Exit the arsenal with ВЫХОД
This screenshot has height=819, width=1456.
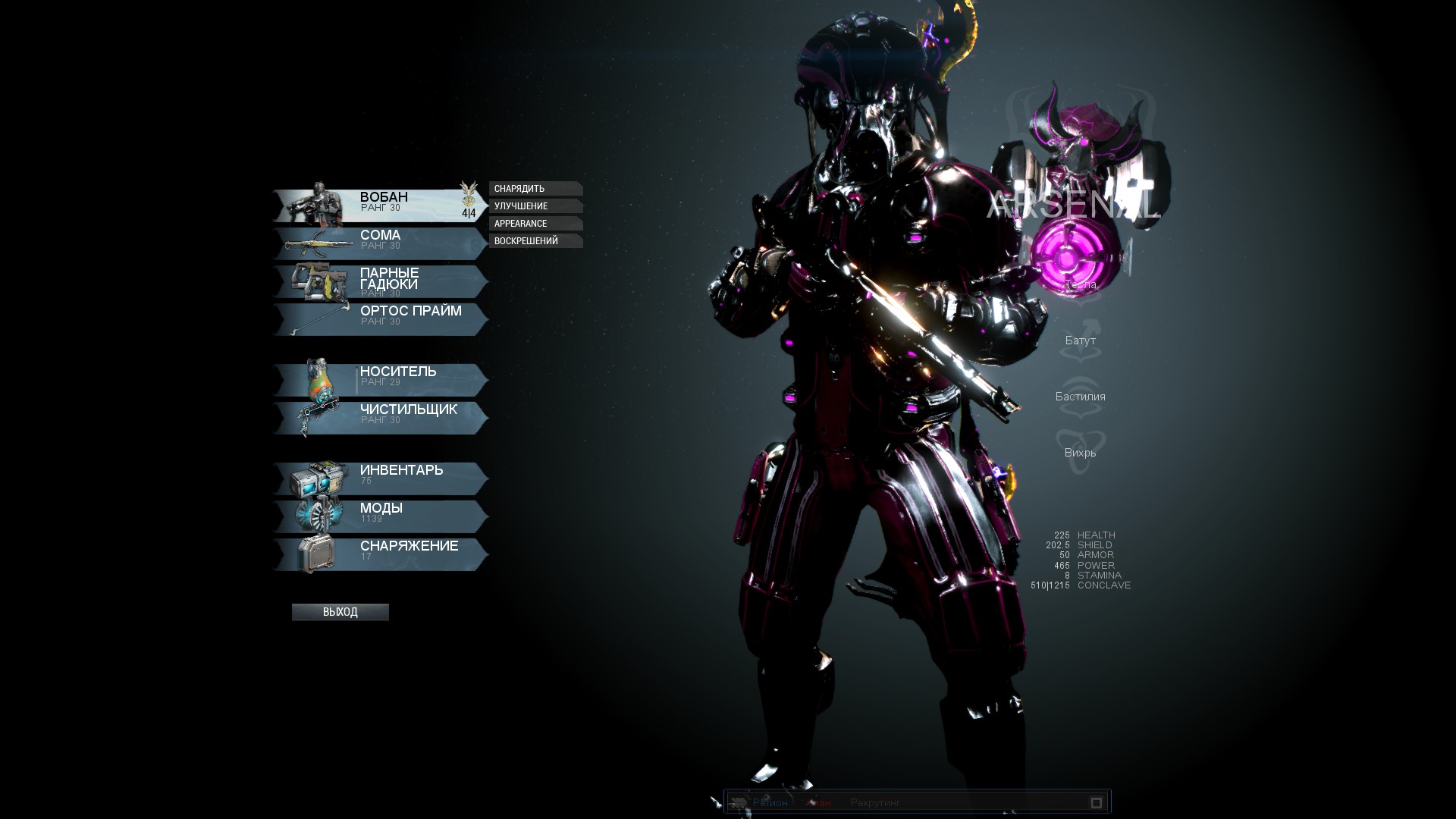(x=340, y=612)
